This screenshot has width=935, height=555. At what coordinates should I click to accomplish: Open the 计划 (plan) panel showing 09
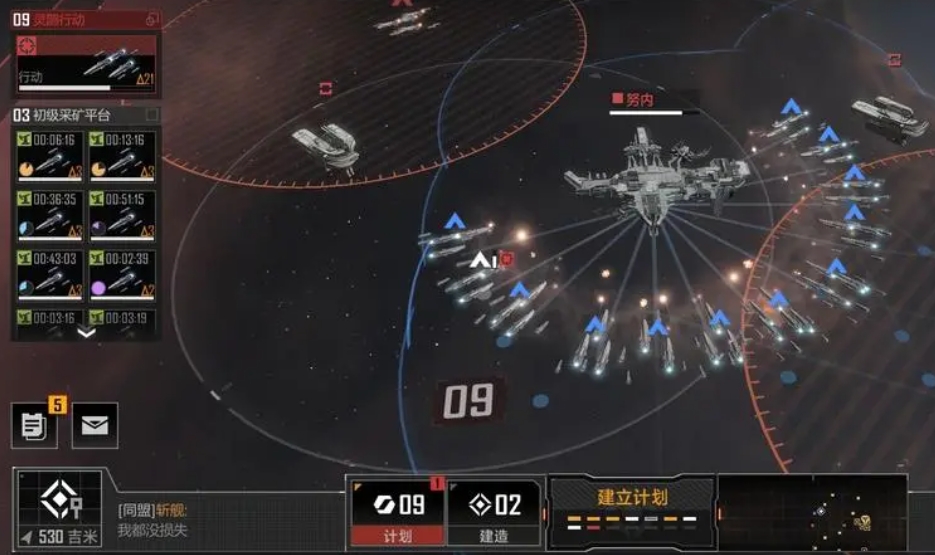pos(397,510)
